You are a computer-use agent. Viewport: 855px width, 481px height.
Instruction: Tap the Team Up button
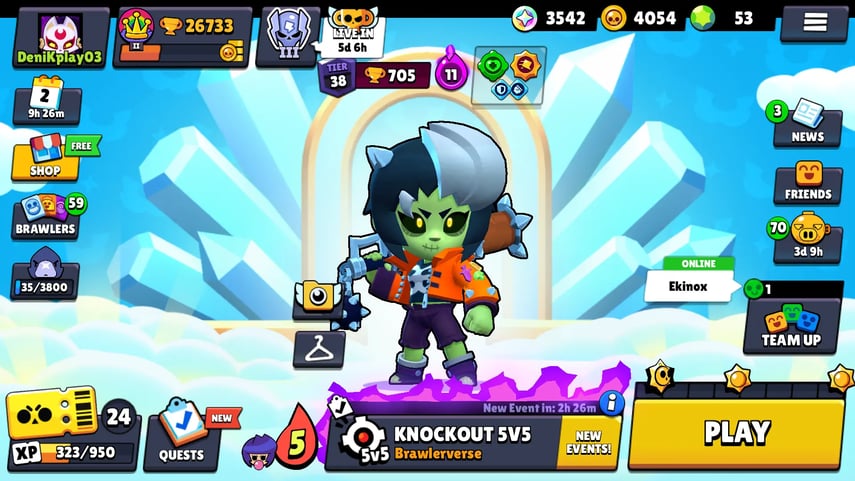791,326
